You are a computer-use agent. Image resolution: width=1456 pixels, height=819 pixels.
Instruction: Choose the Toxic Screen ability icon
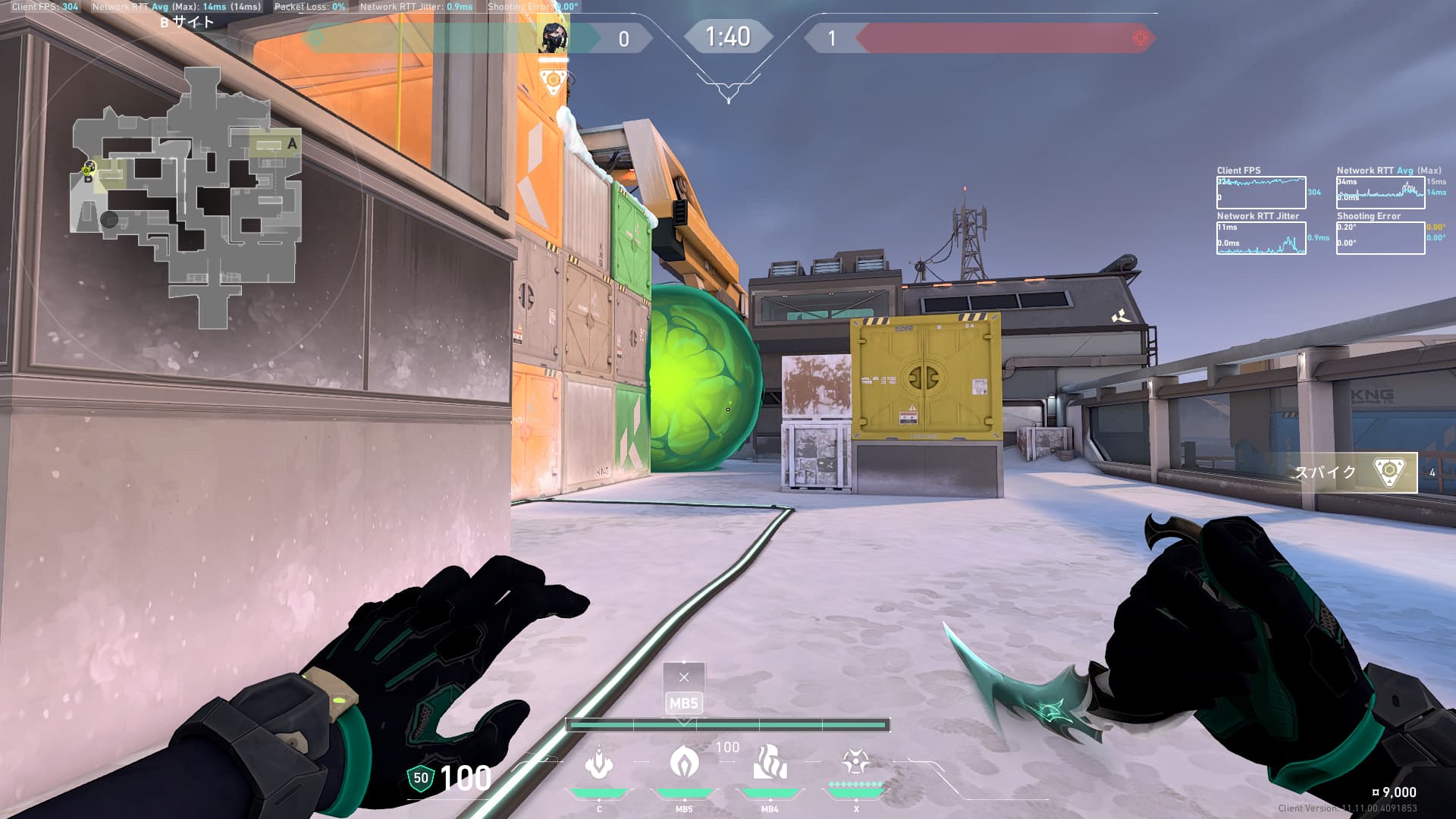tap(770, 763)
